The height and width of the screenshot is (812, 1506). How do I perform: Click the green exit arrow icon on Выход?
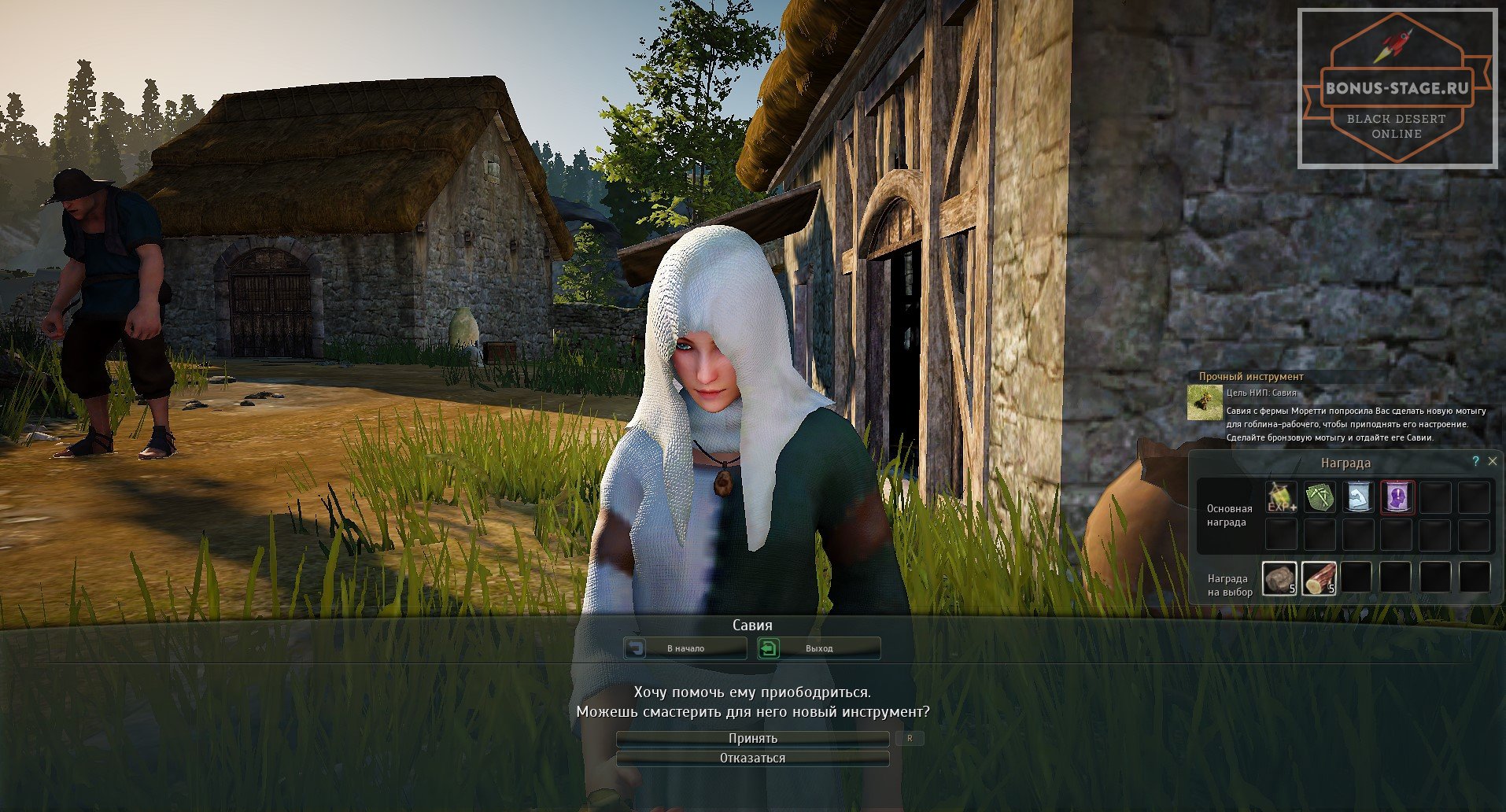pos(770,648)
